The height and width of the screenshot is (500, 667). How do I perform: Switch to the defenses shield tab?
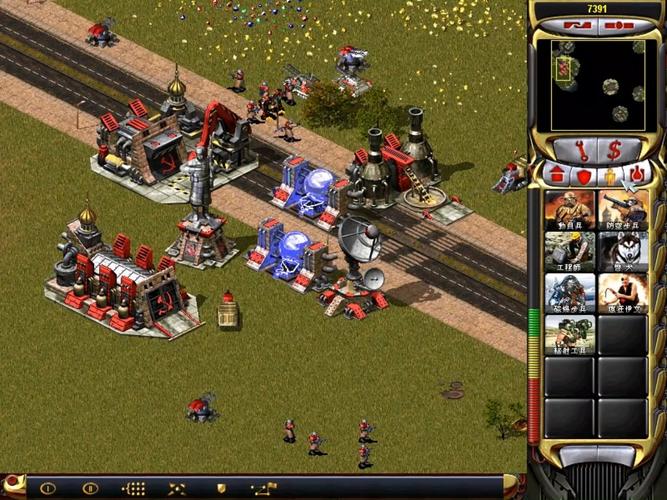click(583, 176)
